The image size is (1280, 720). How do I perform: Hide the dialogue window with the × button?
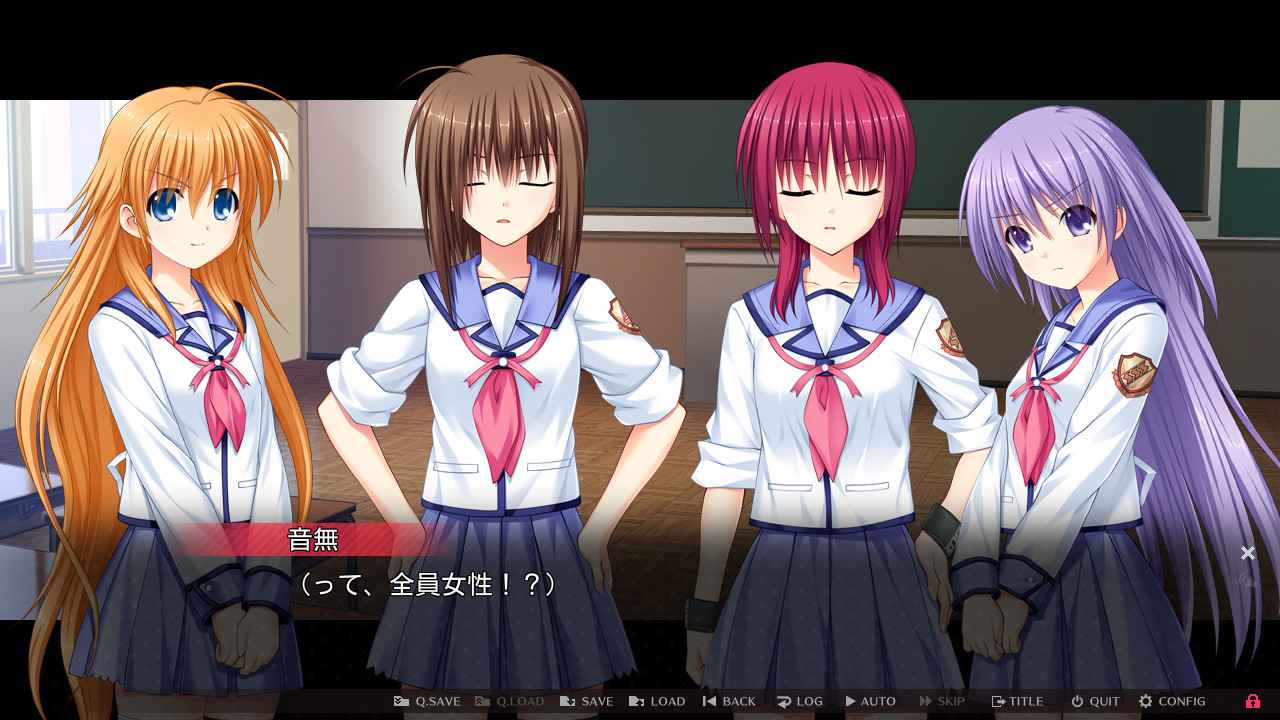tap(1247, 552)
